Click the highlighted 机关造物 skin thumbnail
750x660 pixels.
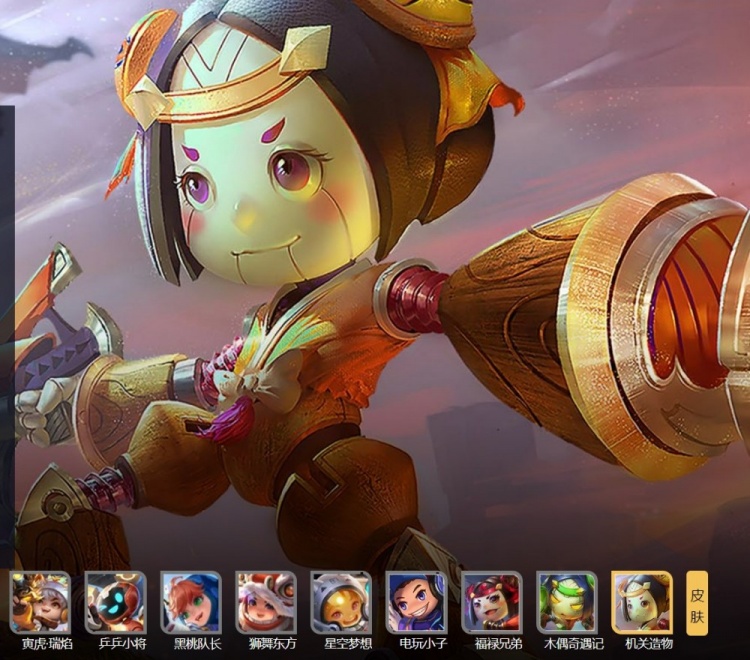click(x=642, y=602)
